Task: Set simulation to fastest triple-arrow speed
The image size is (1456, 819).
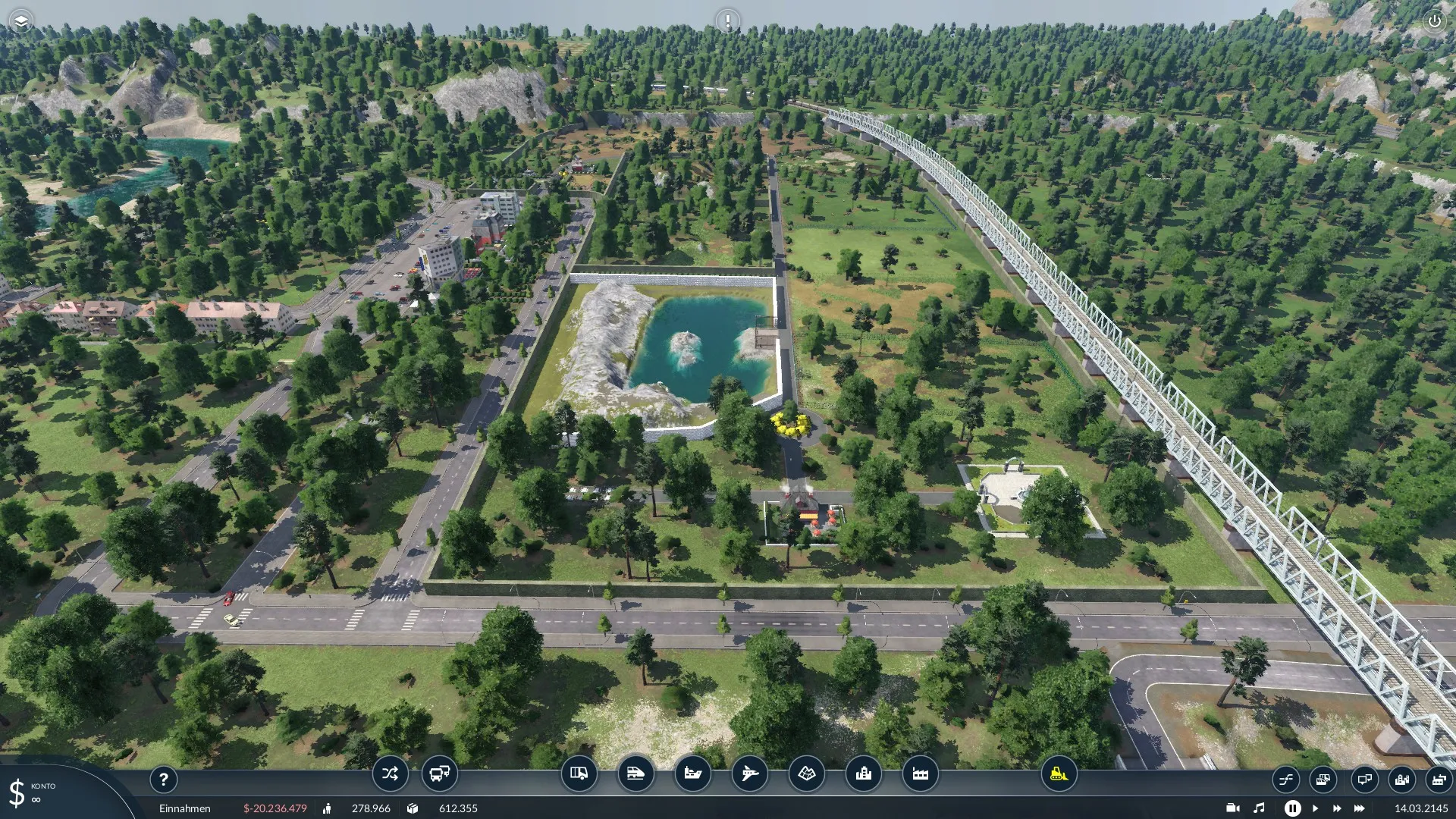Action: tap(1360, 808)
